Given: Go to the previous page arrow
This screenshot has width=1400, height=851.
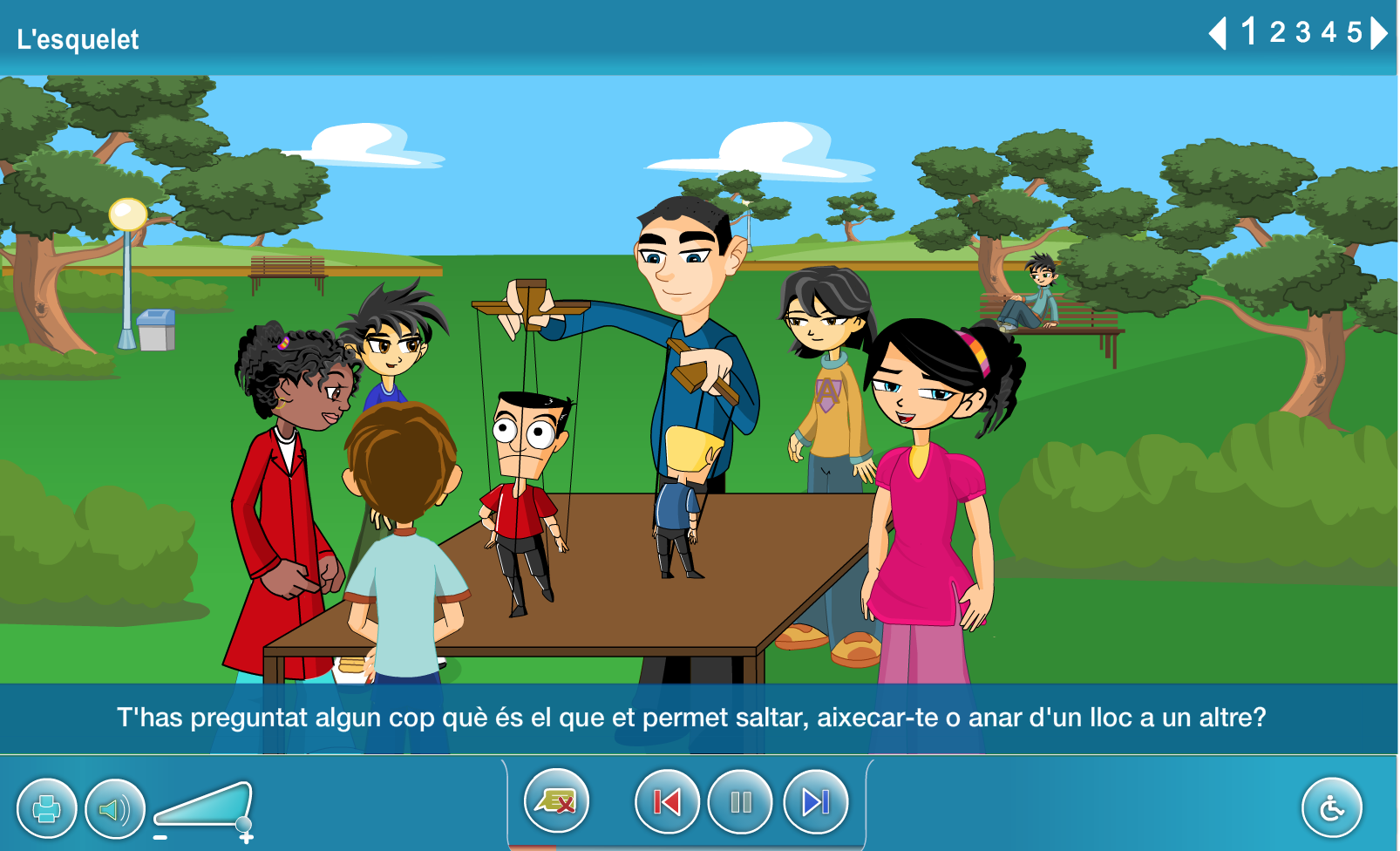Looking at the screenshot, I should [x=1218, y=34].
